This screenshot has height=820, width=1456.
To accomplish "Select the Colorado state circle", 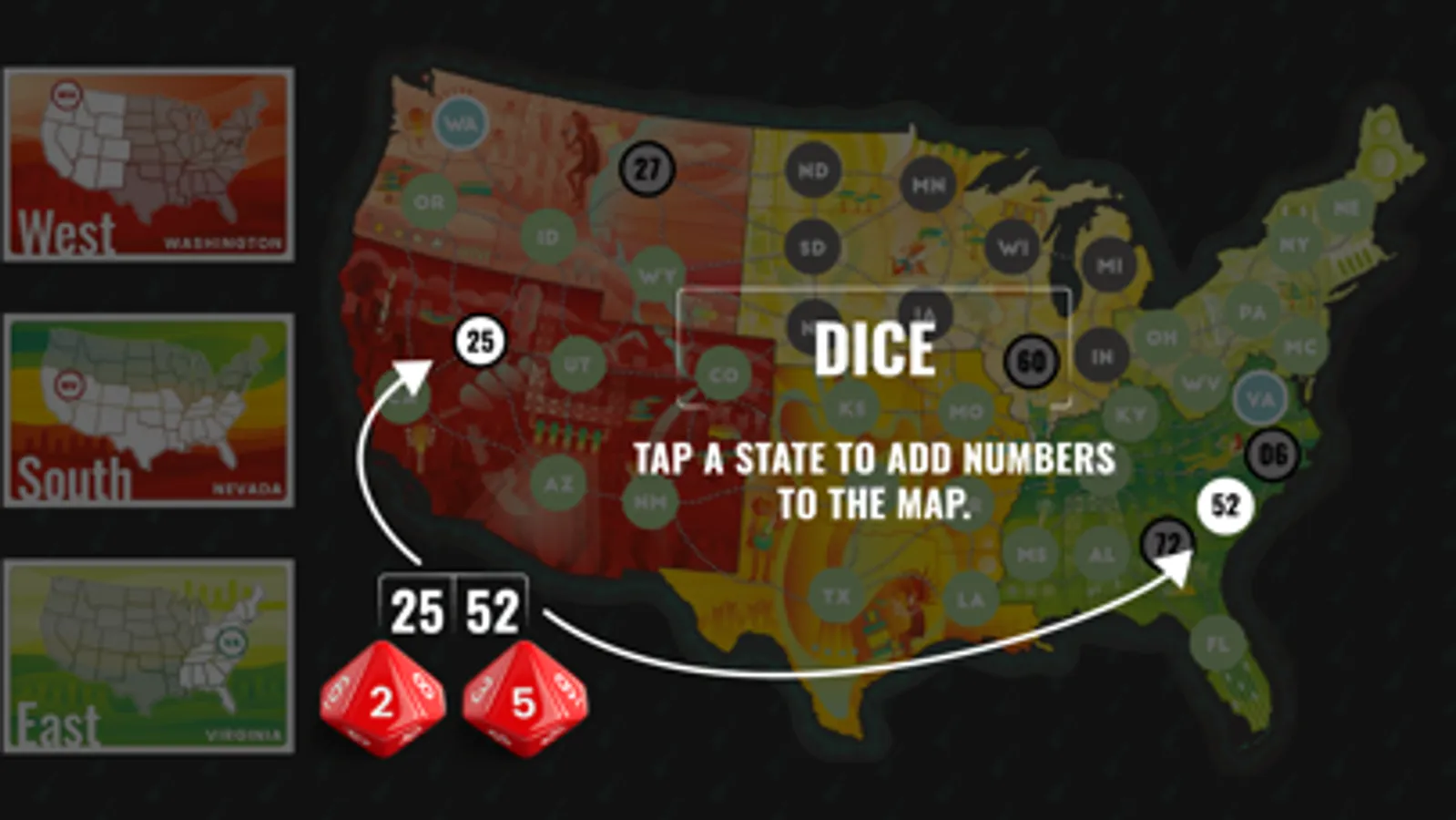I will pos(723,374).
